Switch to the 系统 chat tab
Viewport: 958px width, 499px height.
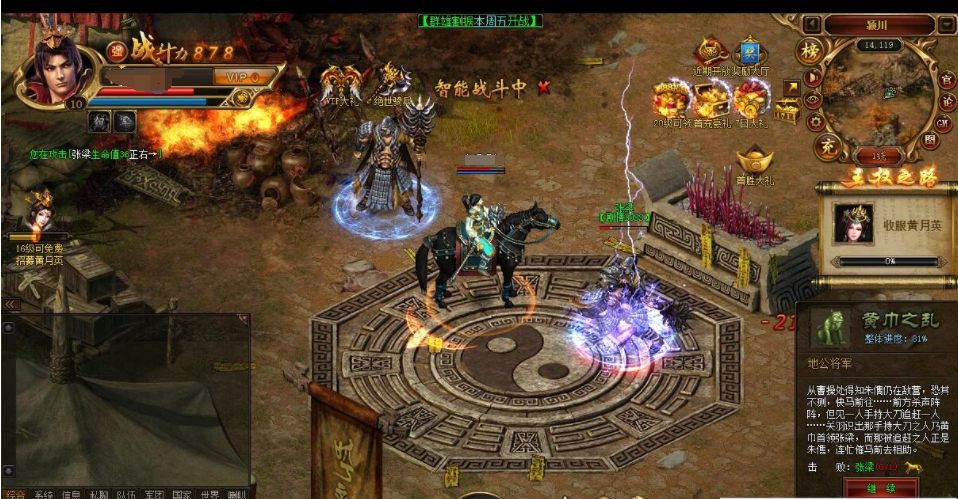[43, 493]
